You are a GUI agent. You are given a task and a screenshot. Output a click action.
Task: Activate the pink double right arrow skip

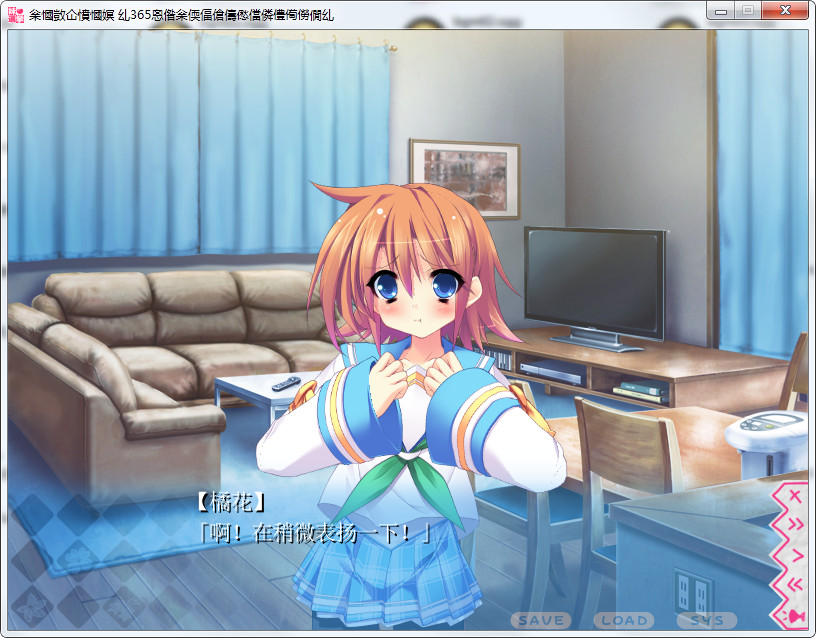click(796, 524)
